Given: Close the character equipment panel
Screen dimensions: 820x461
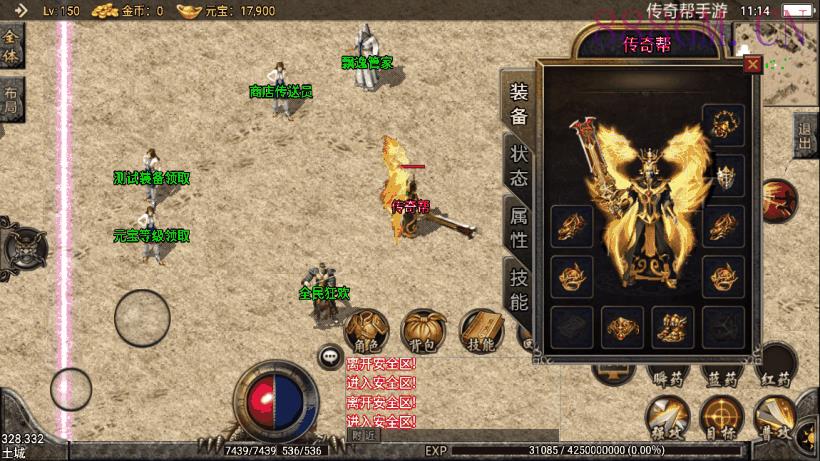Looking at the screenshot, I should [752, 65].
